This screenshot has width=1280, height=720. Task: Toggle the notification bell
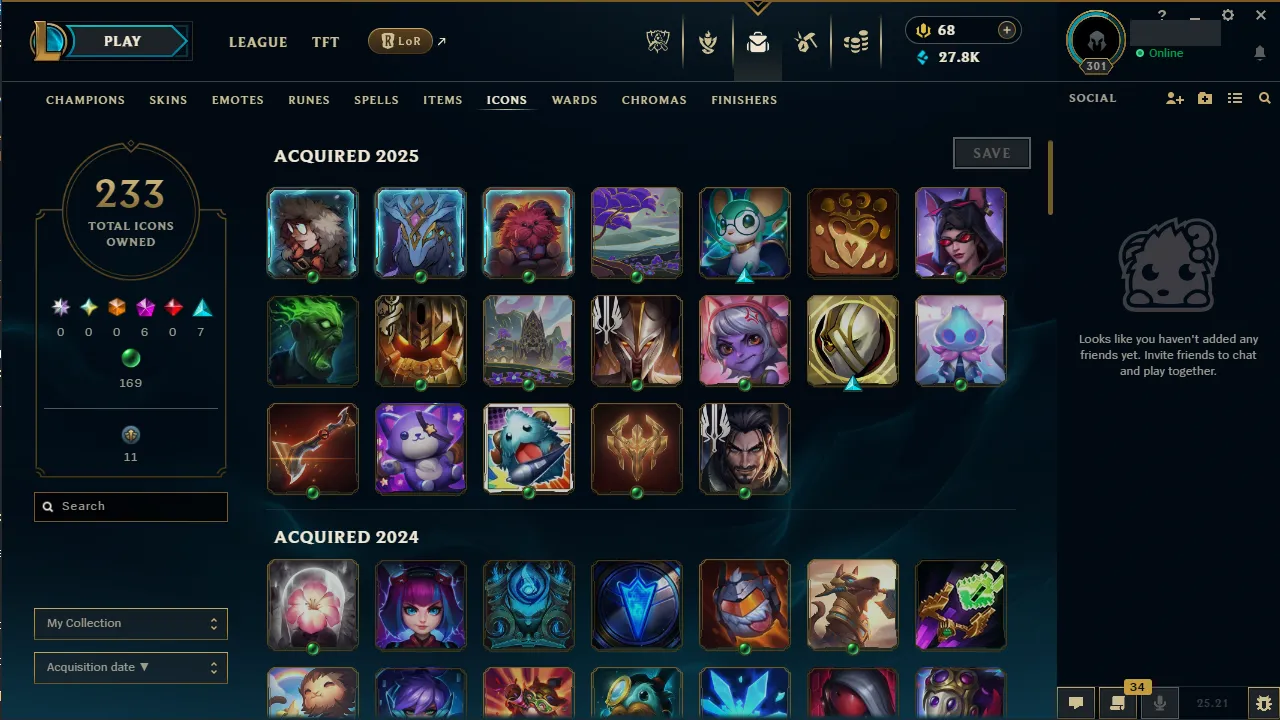[x=1259, y=52]
